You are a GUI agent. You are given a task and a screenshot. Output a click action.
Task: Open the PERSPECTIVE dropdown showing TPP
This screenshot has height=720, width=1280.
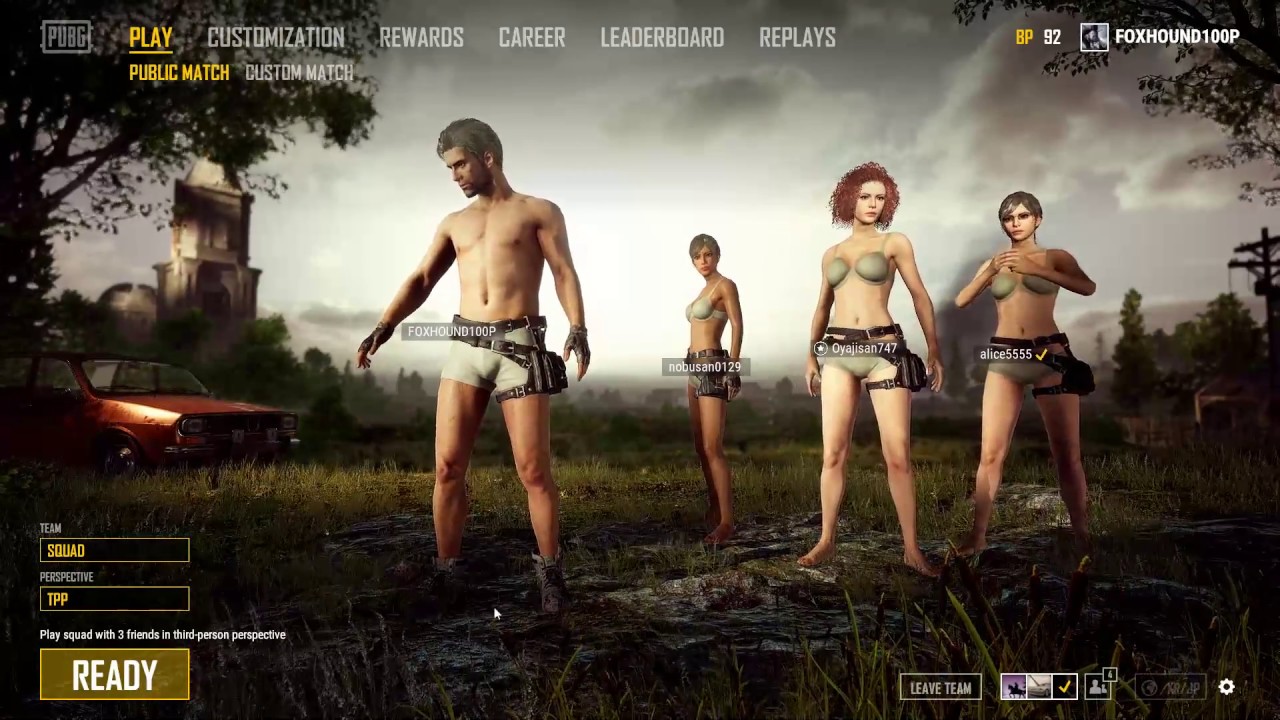click(114, 599)
